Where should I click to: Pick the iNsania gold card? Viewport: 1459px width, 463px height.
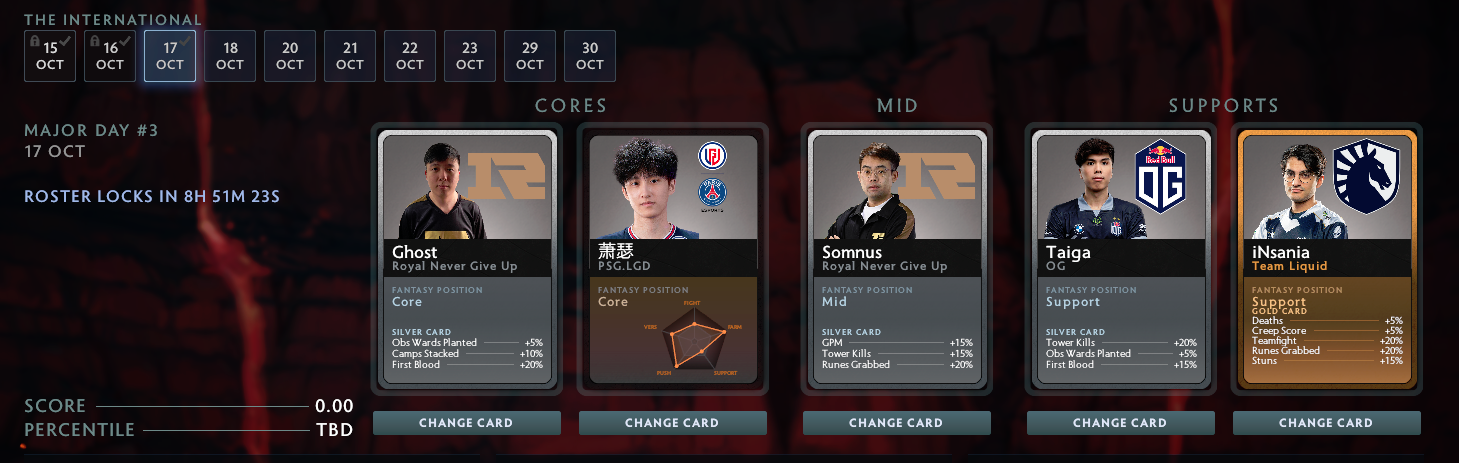1326,259
